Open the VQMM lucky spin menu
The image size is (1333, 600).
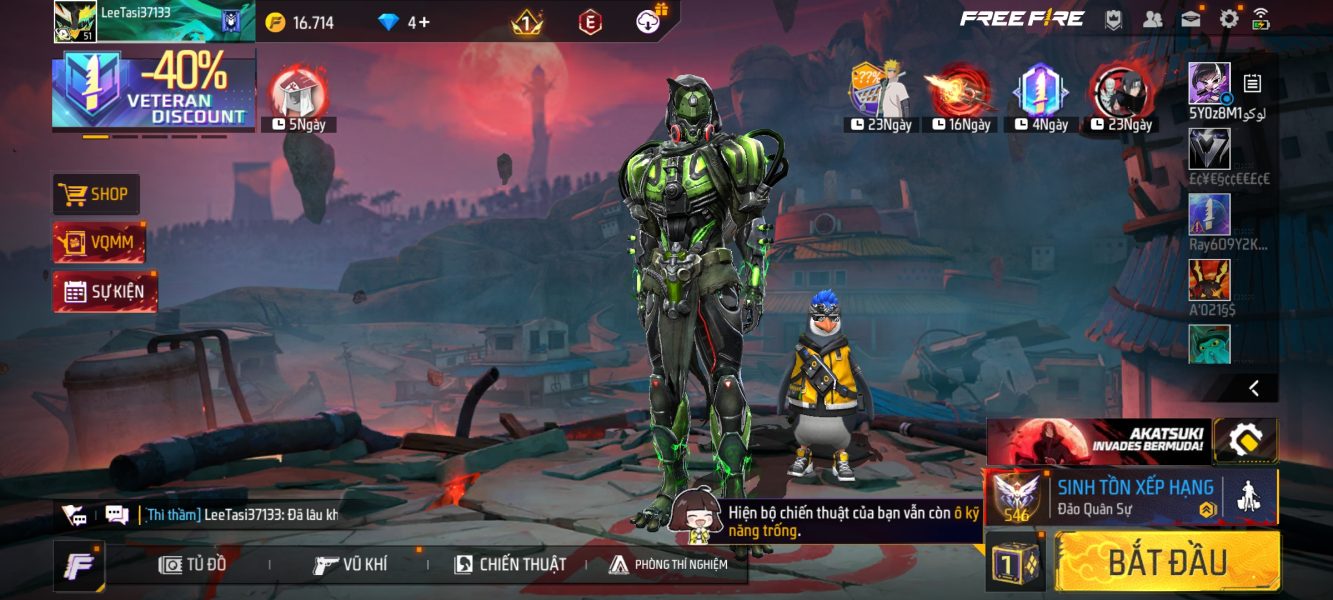99,242
